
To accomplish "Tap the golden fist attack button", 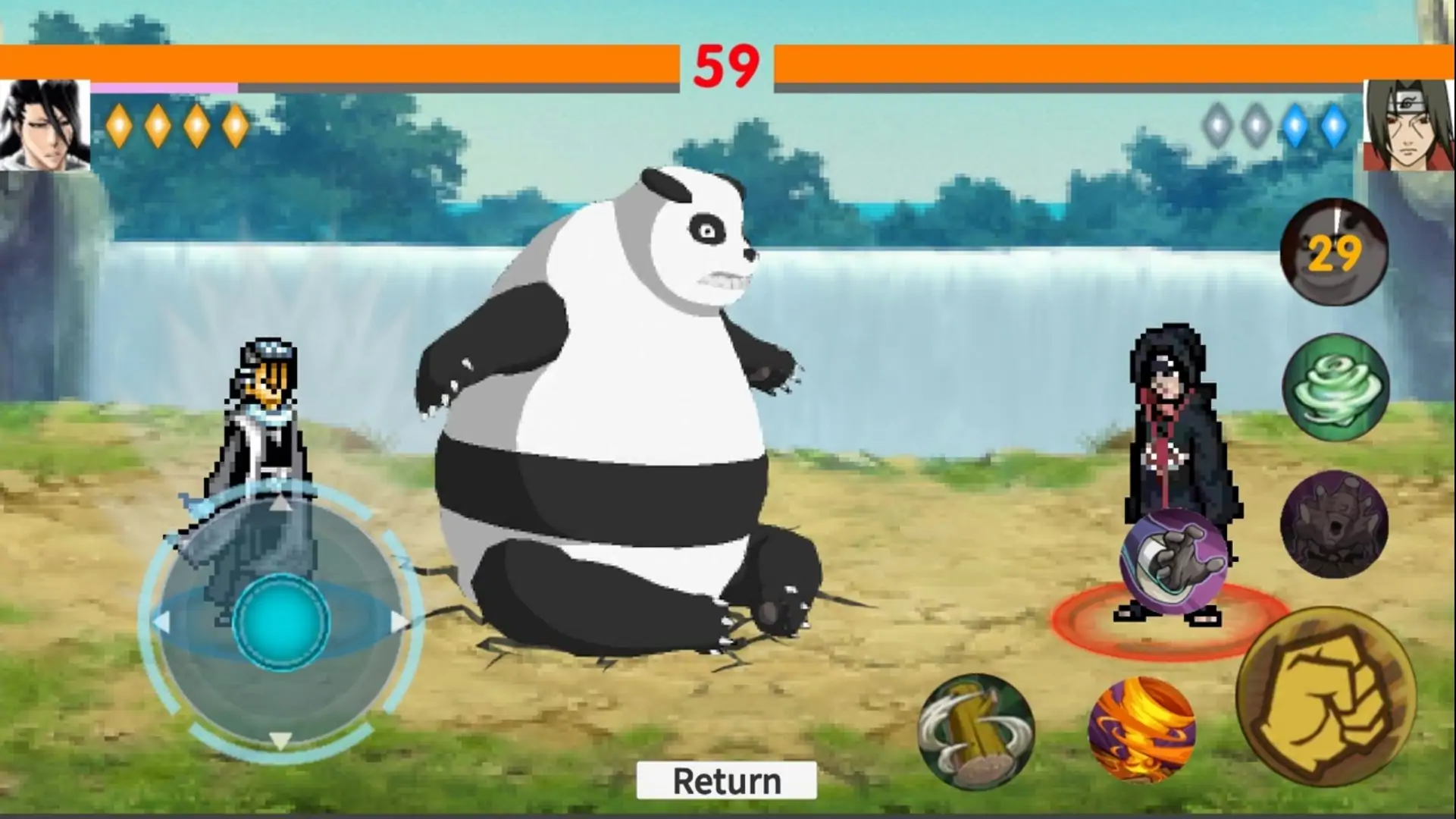I will [x=1326, y=698].
